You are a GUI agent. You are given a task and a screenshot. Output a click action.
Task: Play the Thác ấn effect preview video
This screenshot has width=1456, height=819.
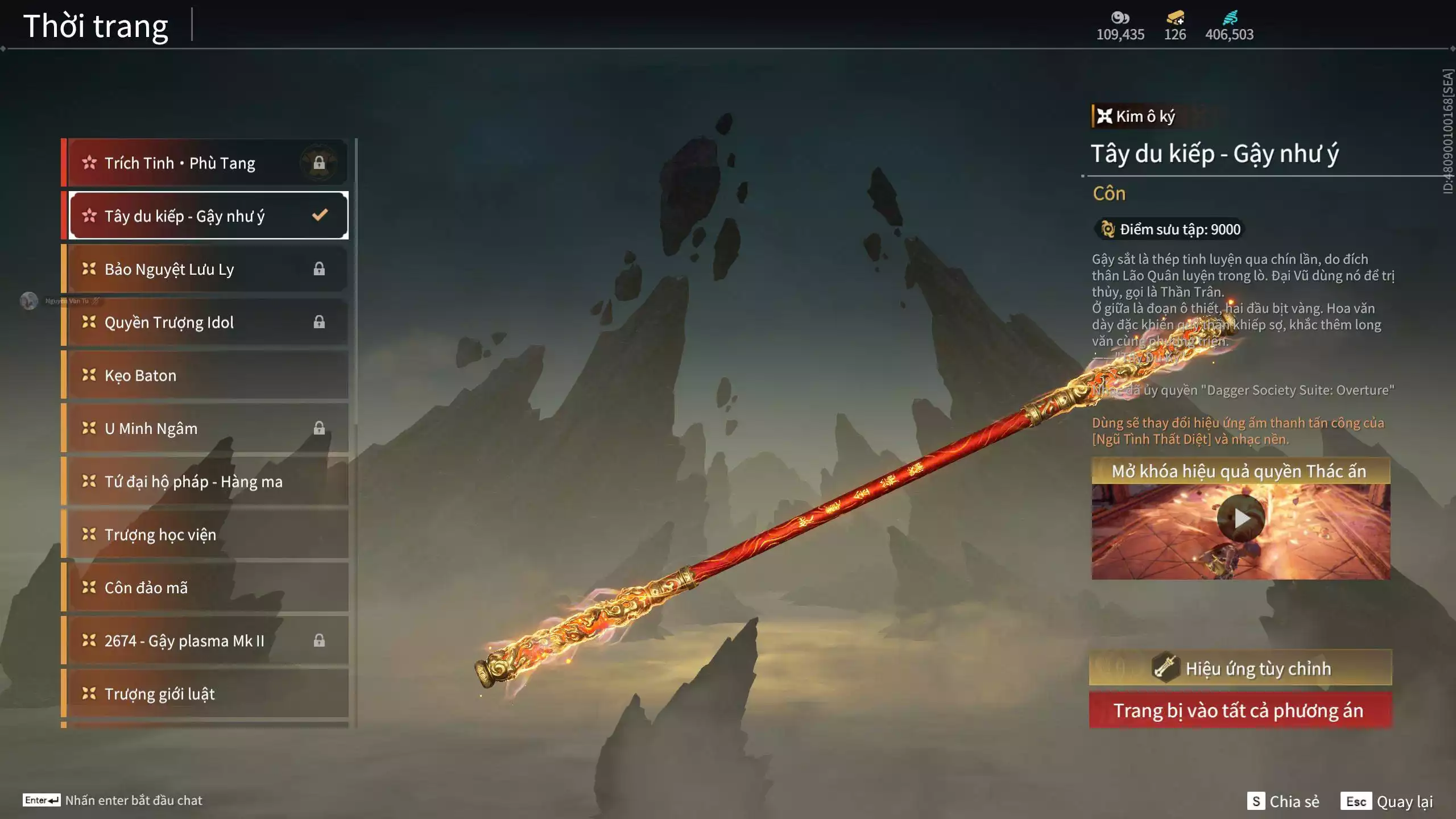click(1240, 518)
